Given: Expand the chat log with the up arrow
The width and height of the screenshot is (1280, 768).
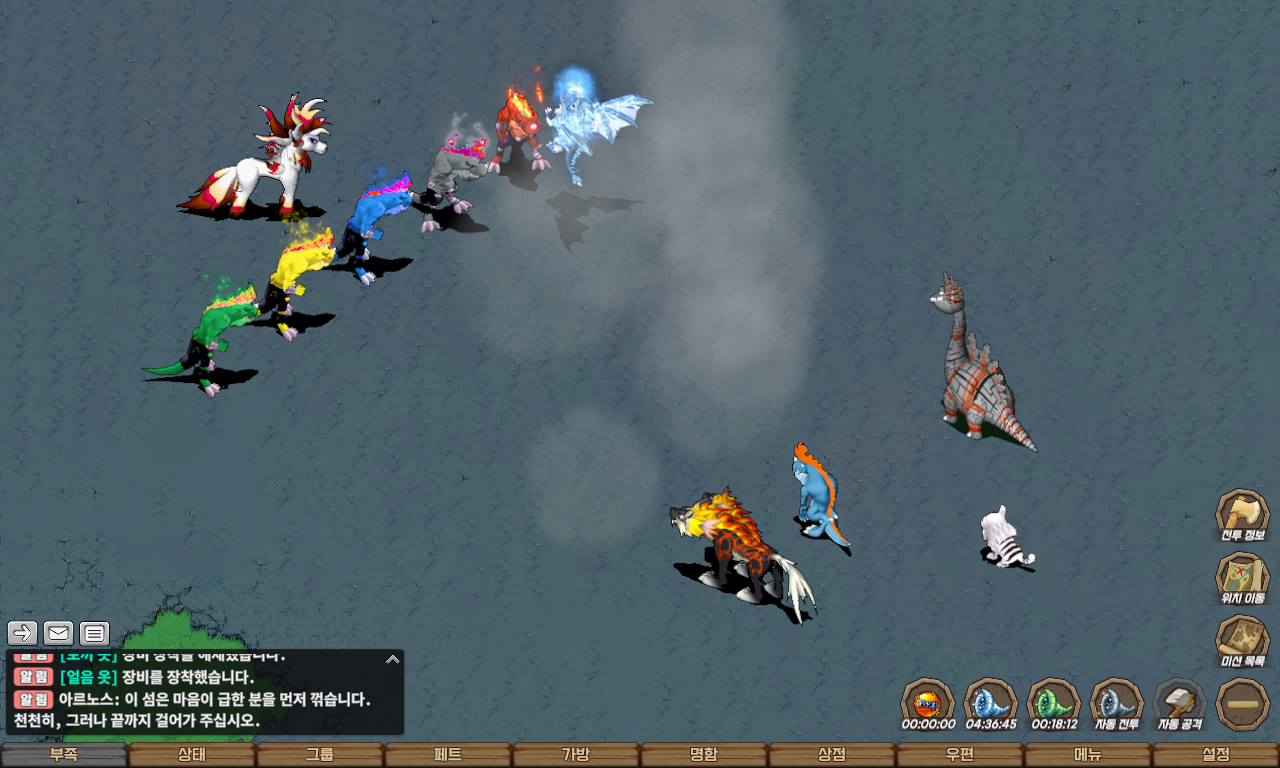Looking at the screenshot, I should (x=393, y=660).
